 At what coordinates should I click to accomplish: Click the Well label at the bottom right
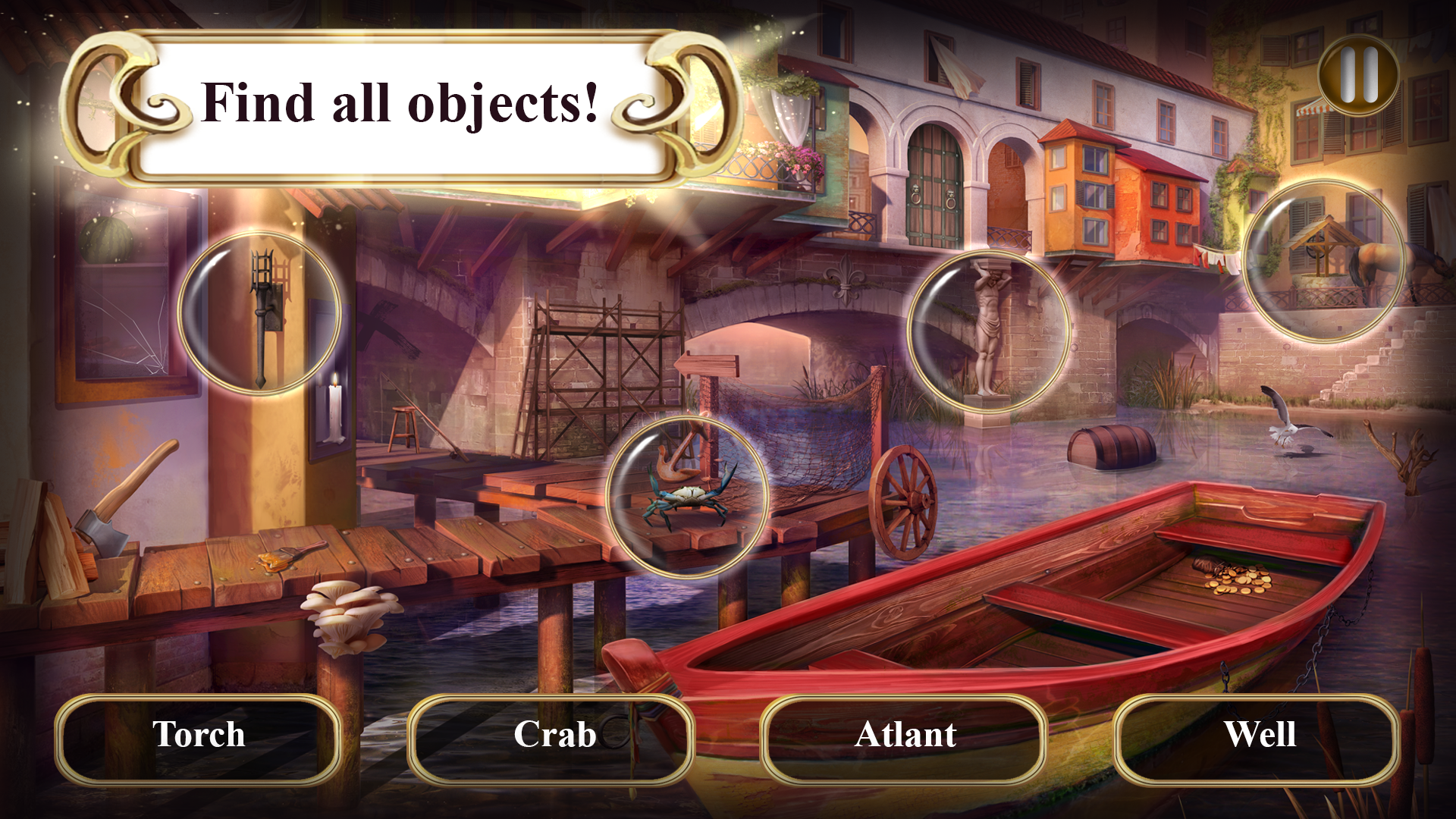point(1263,734)
